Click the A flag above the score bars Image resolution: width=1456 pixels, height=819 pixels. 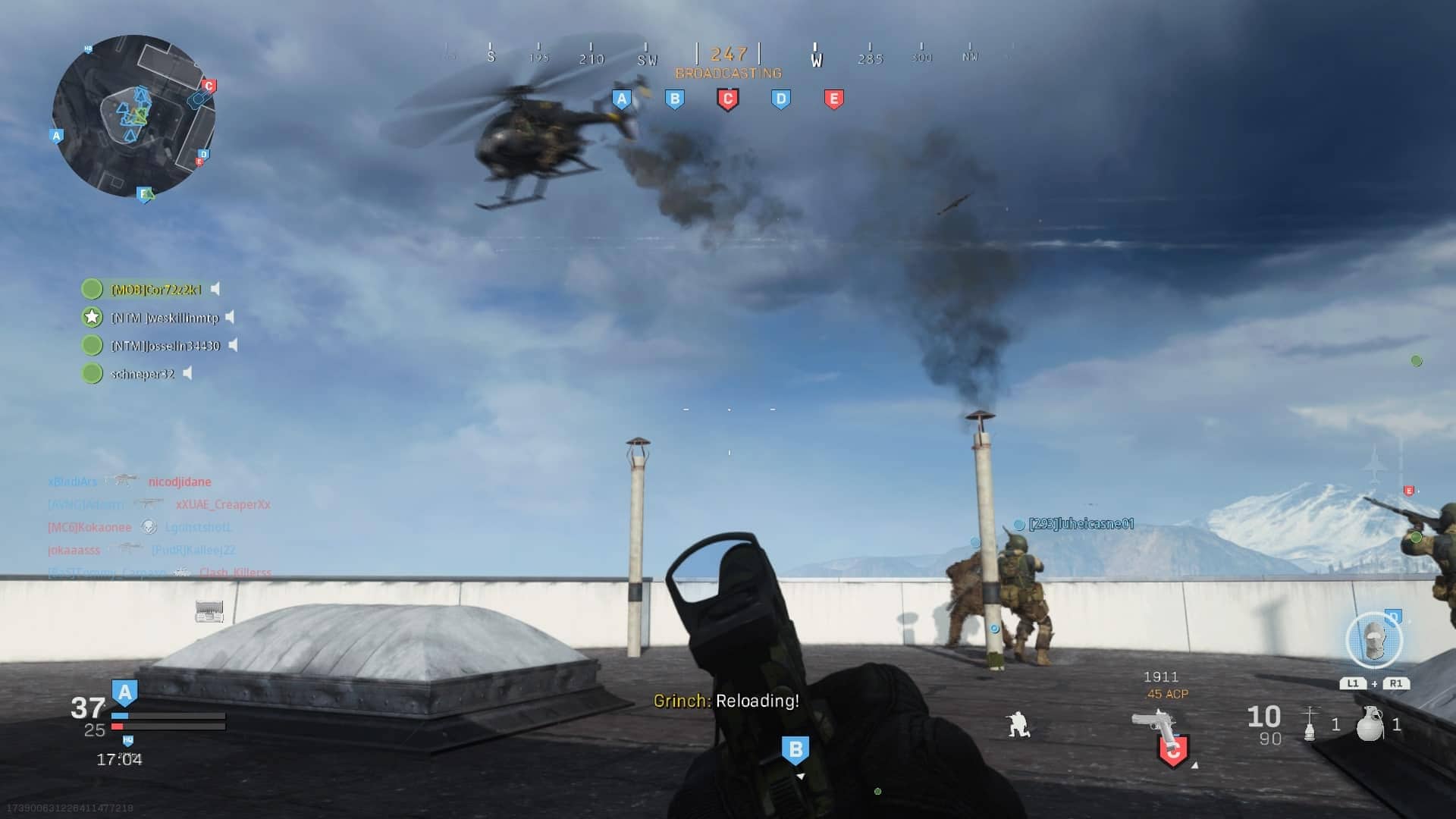[x=124, y=692]
